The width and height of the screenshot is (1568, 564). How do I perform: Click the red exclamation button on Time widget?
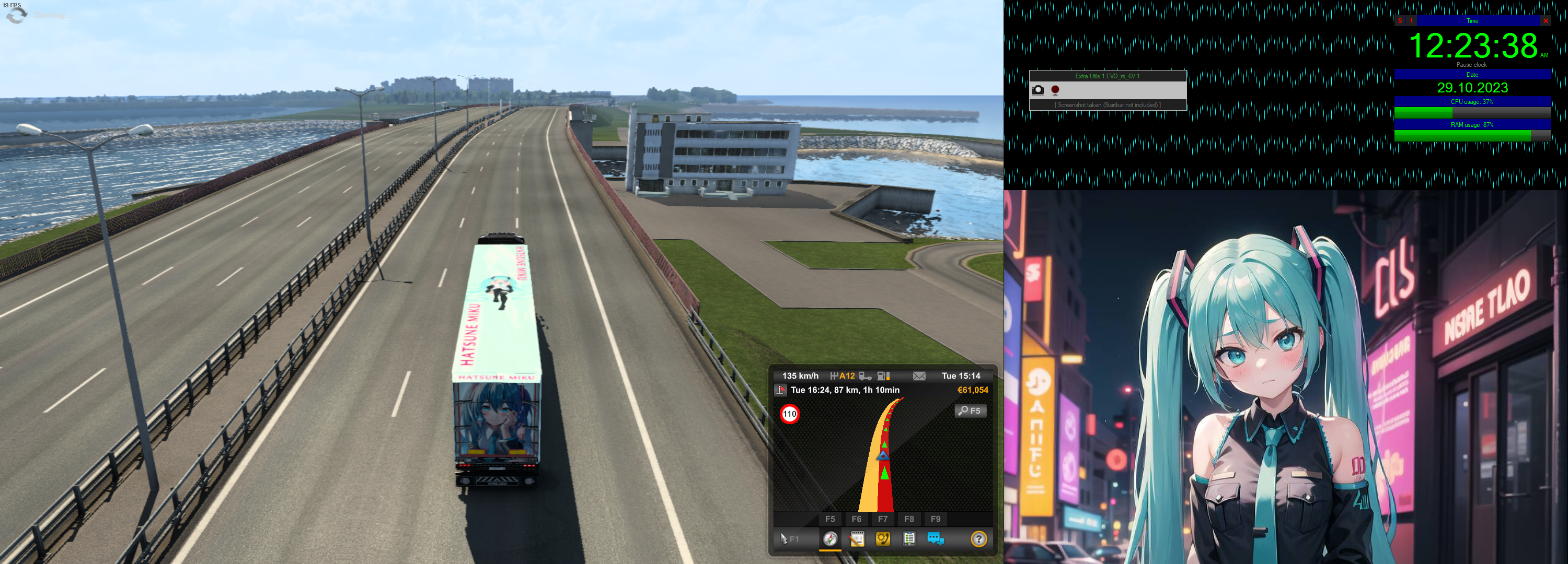pyautogui.click(x=1411, y=21)
